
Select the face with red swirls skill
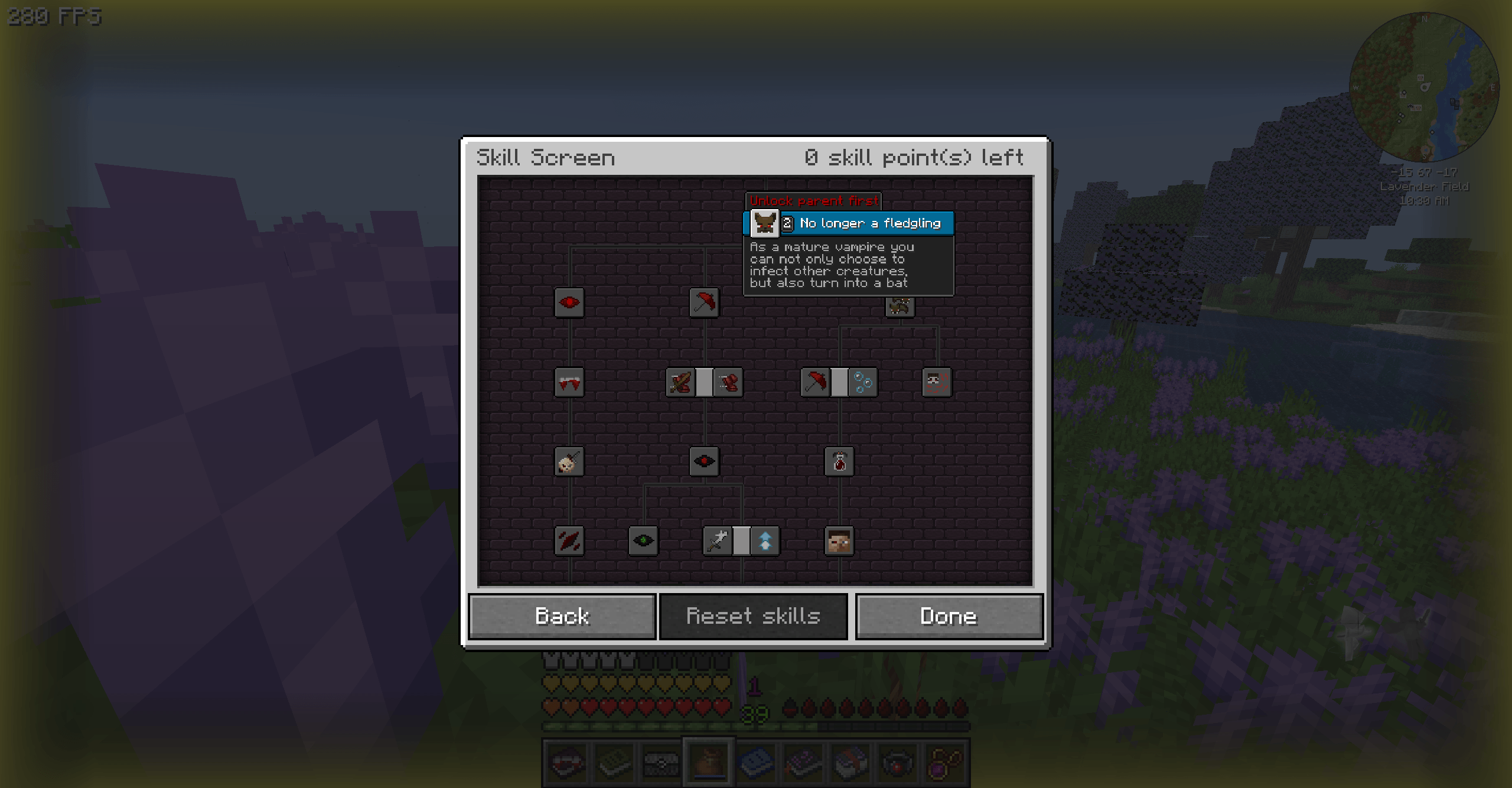click(937, 382)
